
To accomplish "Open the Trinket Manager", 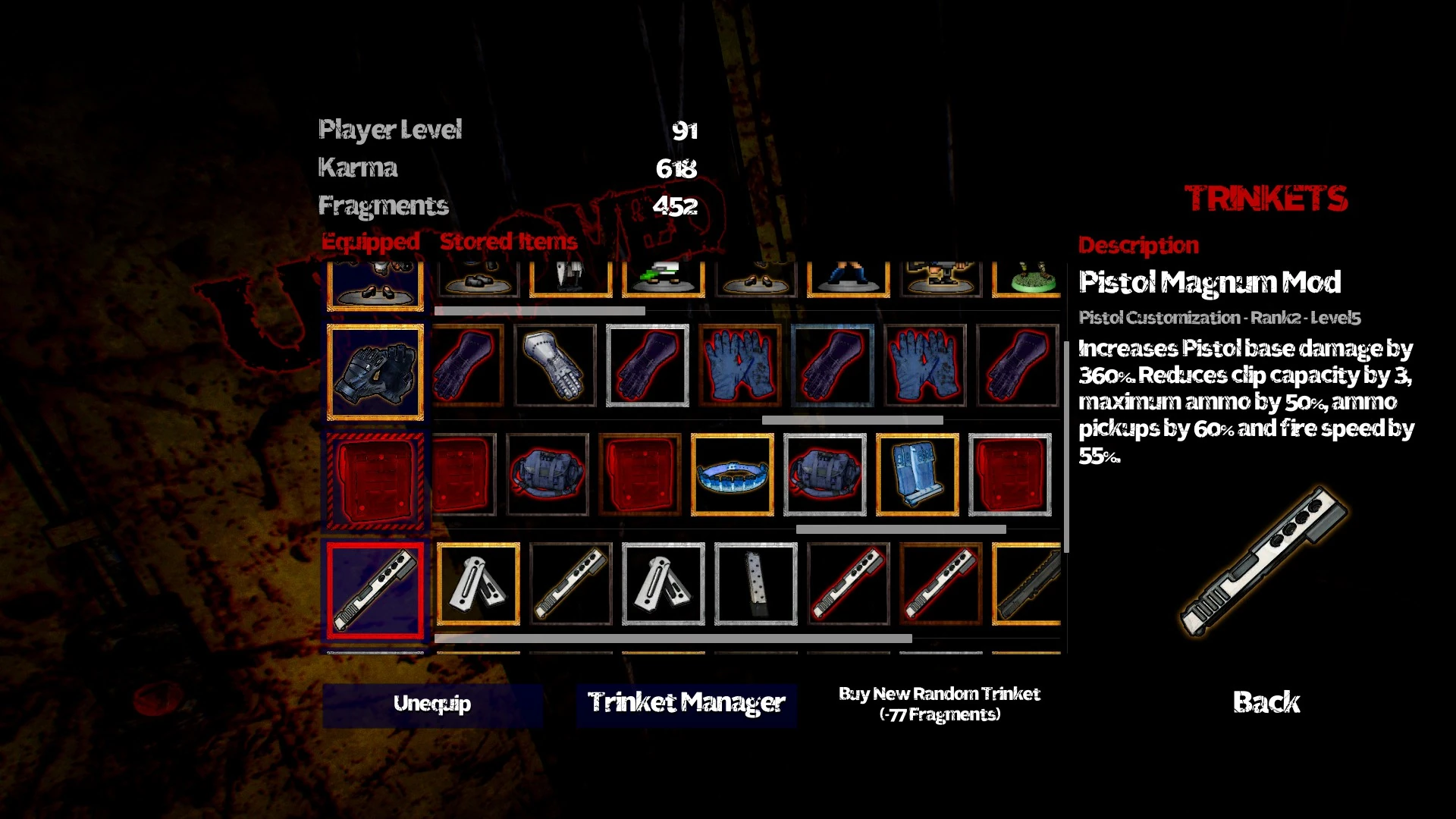I will pyautogui.click(x=686, y=703).
